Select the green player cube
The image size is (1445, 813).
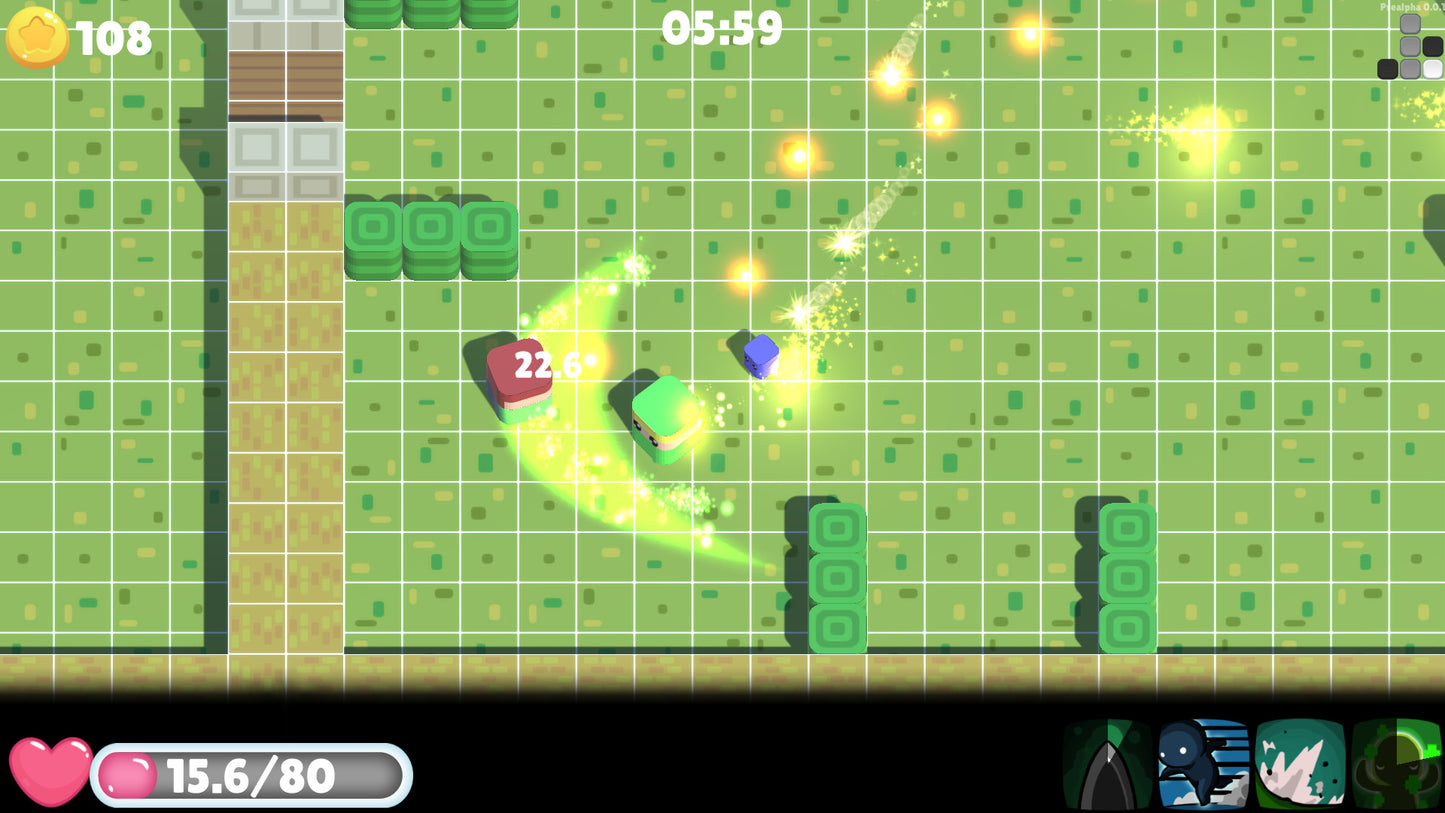coord(663,418)
